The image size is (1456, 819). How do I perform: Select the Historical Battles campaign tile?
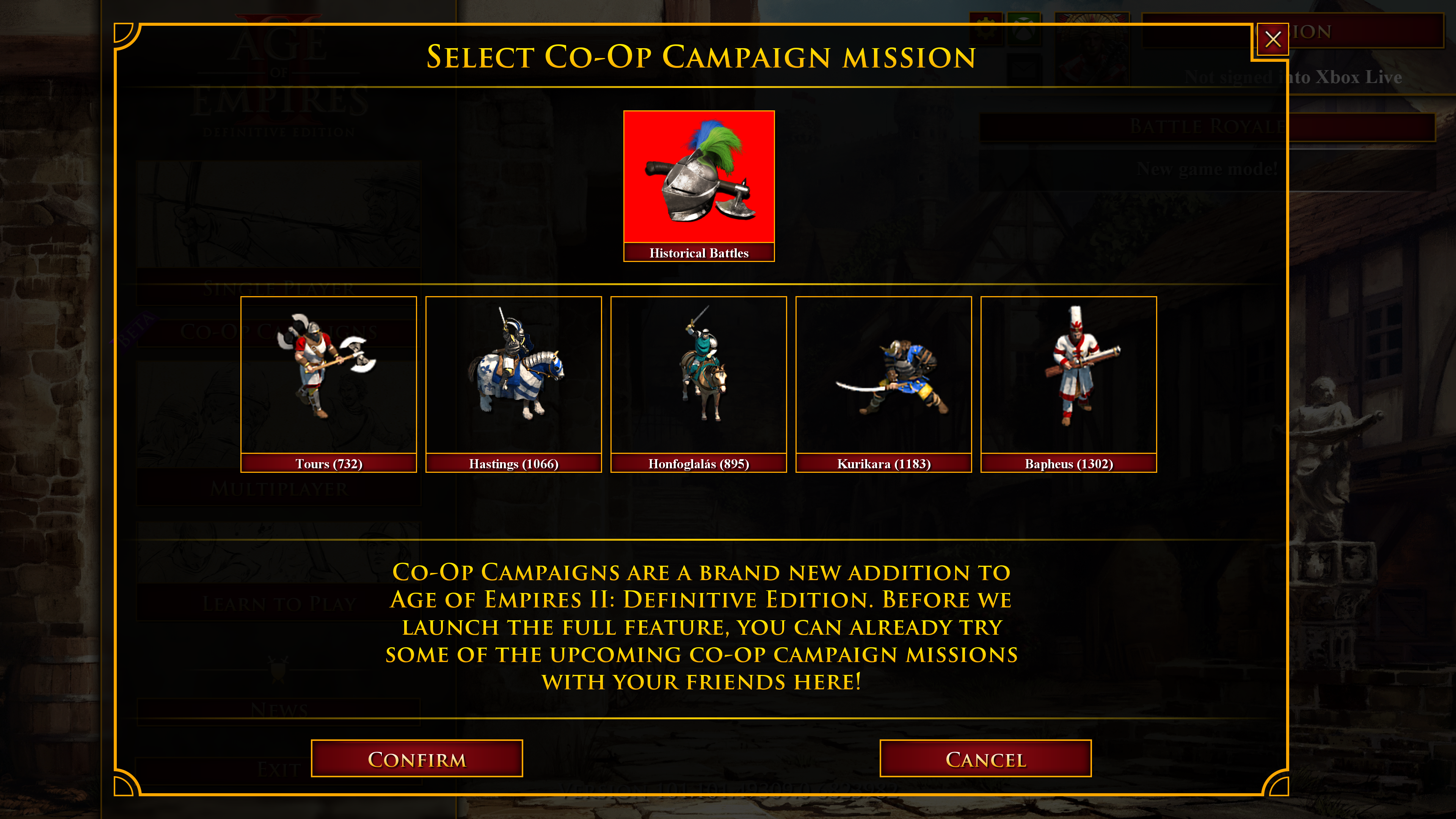(698, 185)
